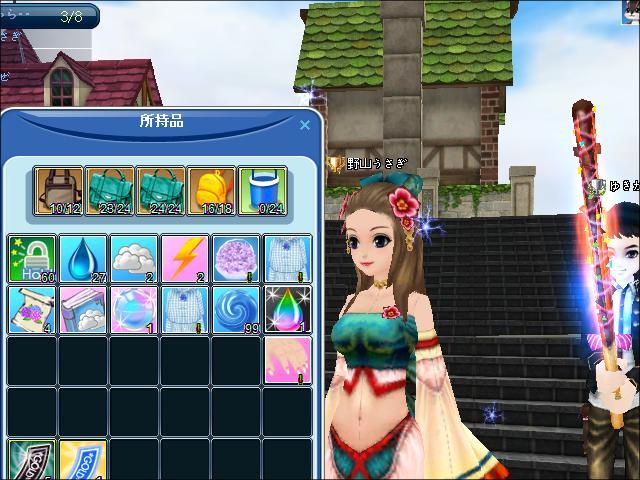Select the green padlock item
640x480 pixels.
[x=32, y=259]
